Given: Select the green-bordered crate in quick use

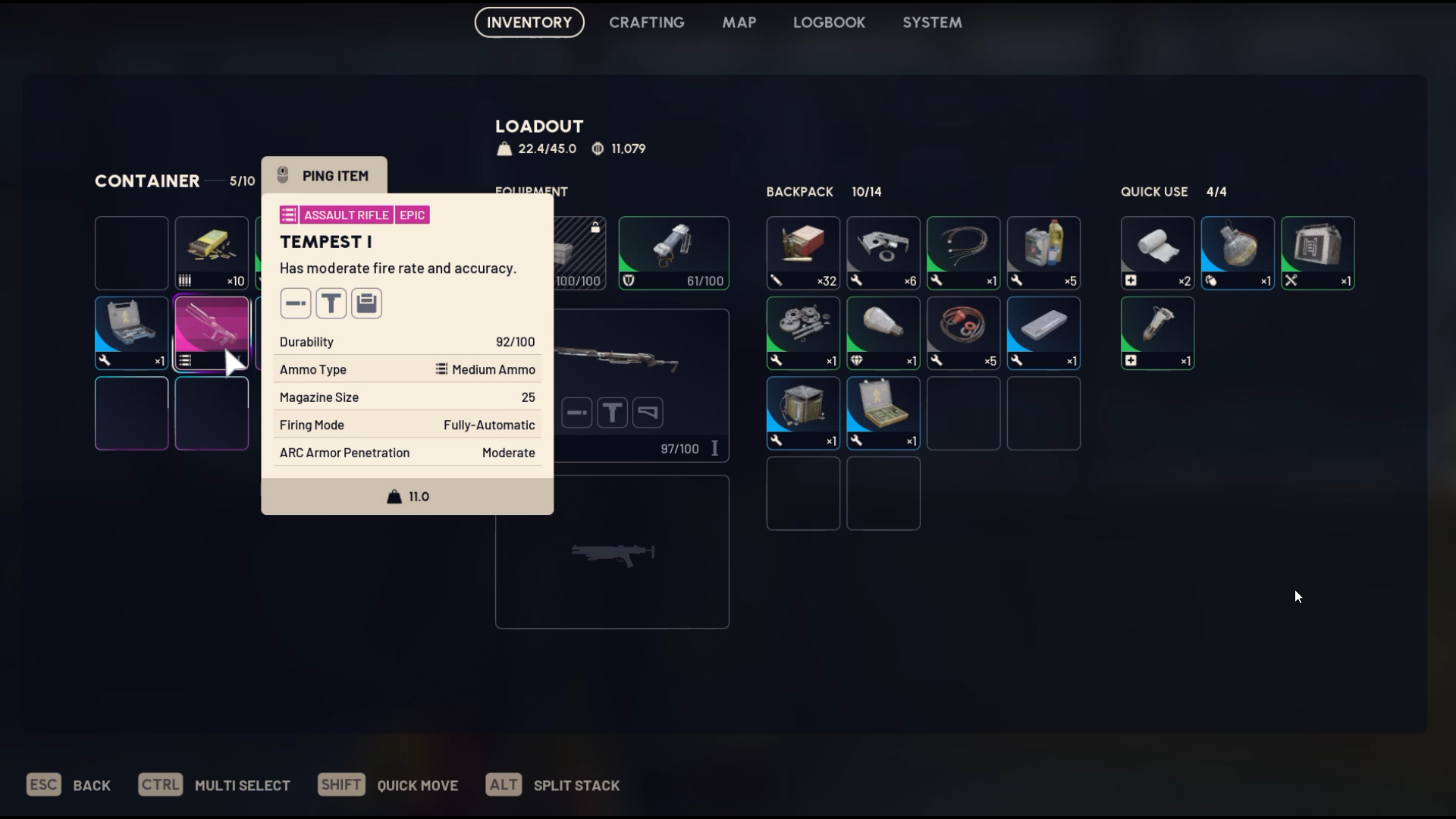Looking at the screenshot, I should click(1318, 253).
